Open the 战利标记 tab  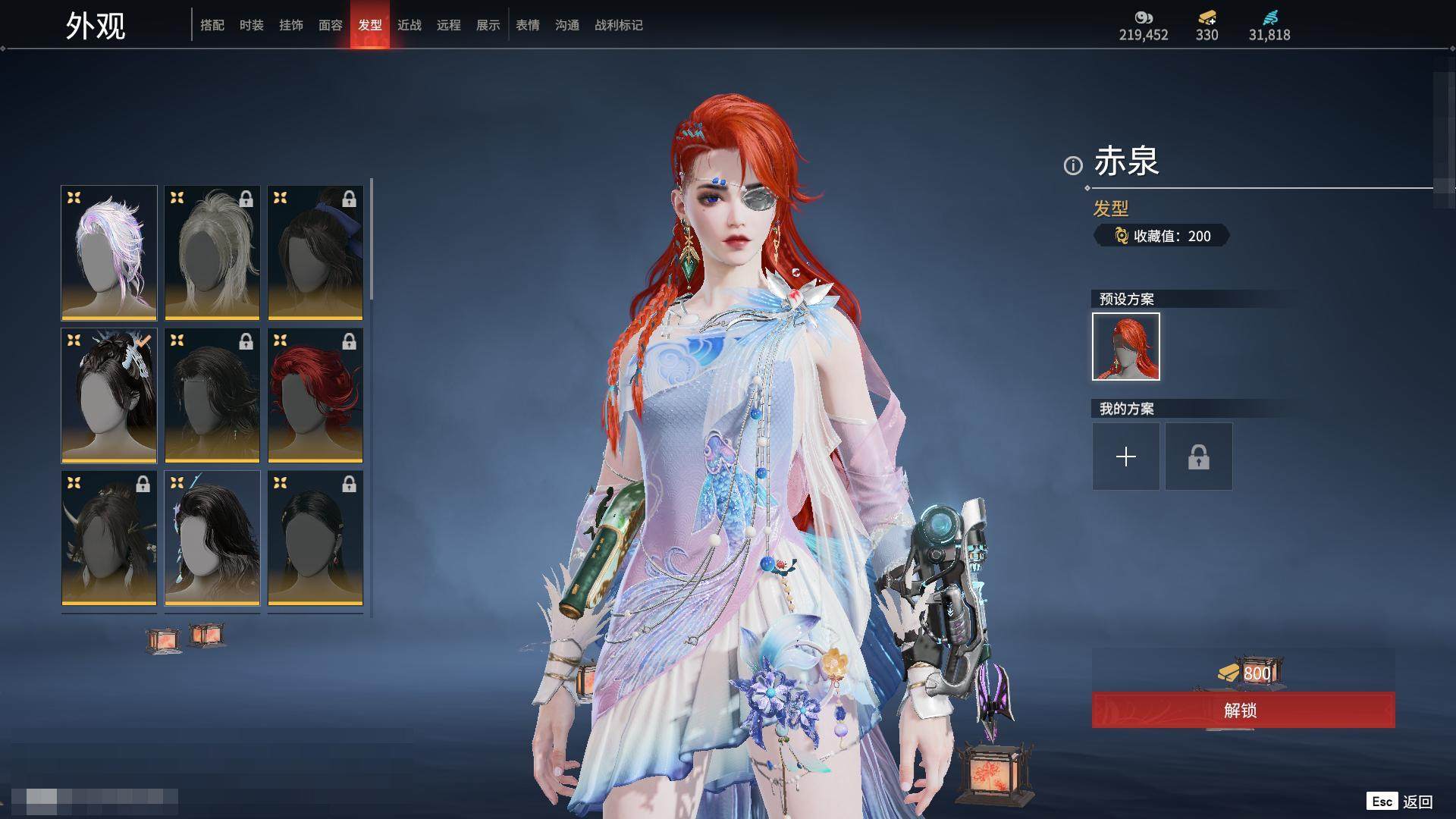[619, 25]
